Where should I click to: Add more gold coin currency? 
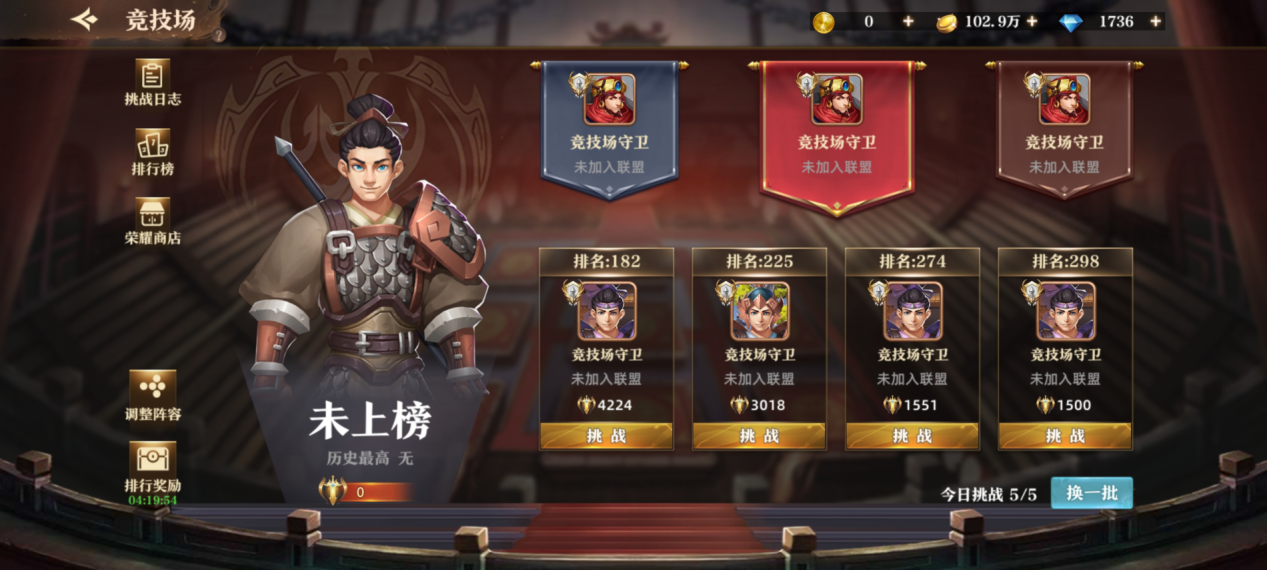pos(908,21)
